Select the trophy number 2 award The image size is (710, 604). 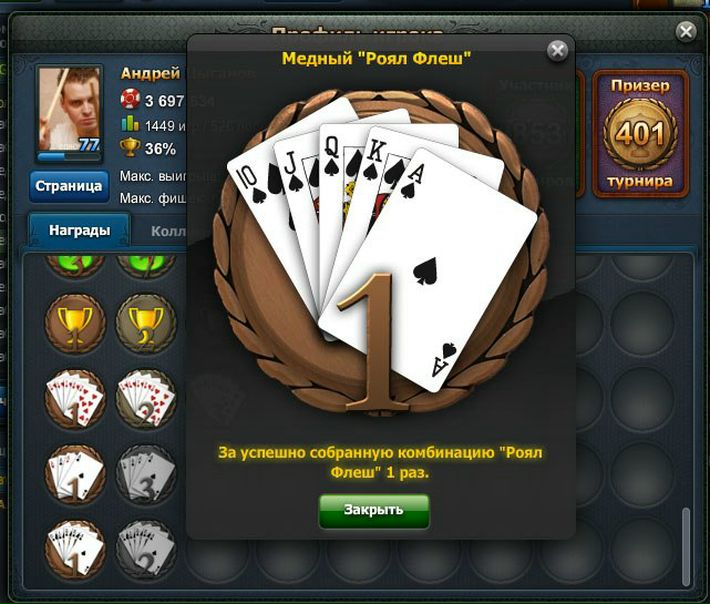coord(146,323)
